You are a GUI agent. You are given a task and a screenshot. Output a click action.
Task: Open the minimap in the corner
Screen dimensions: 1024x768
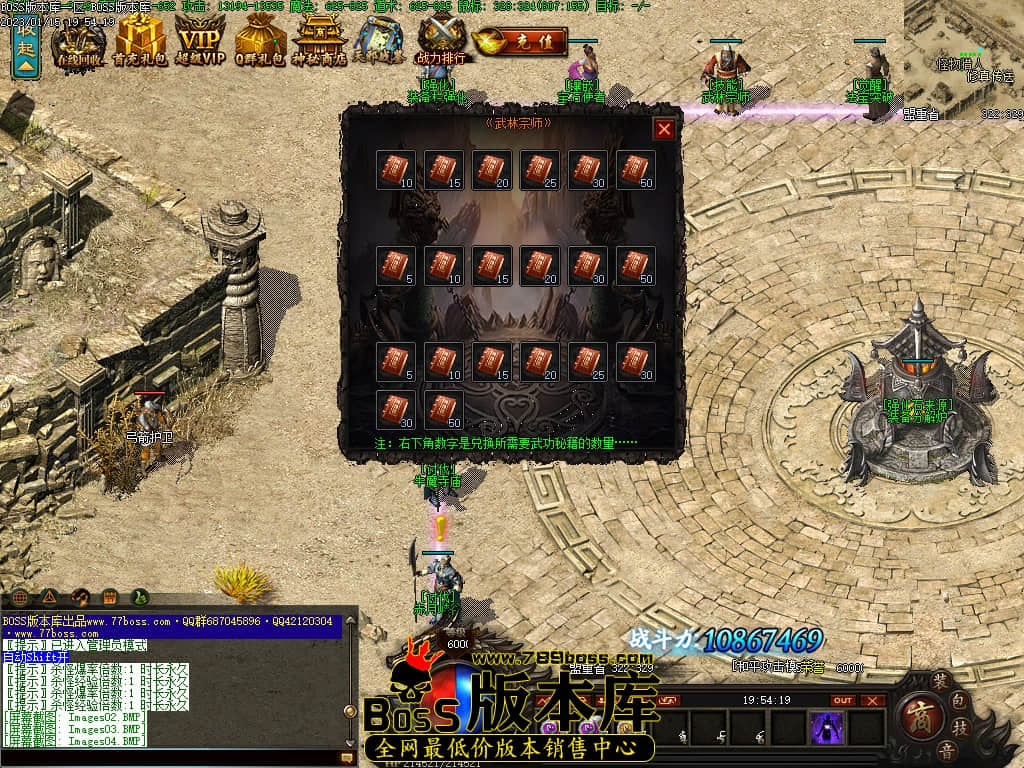(963, 55)
